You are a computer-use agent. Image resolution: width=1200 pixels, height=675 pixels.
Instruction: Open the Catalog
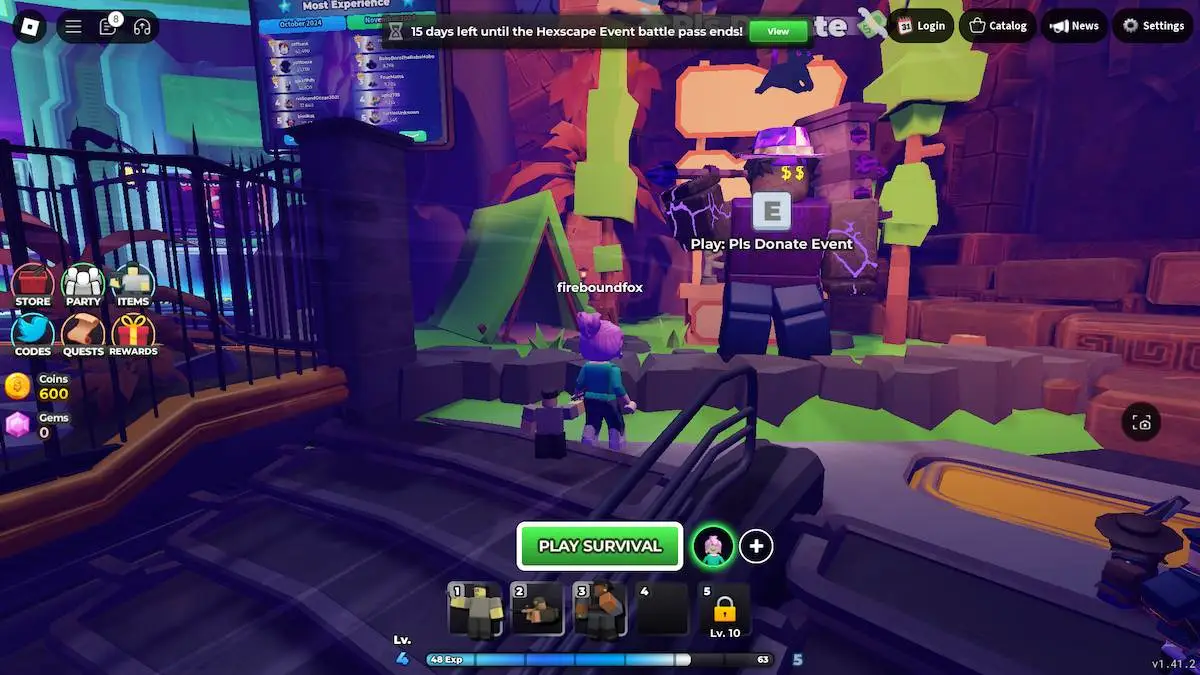pos(998,26)
